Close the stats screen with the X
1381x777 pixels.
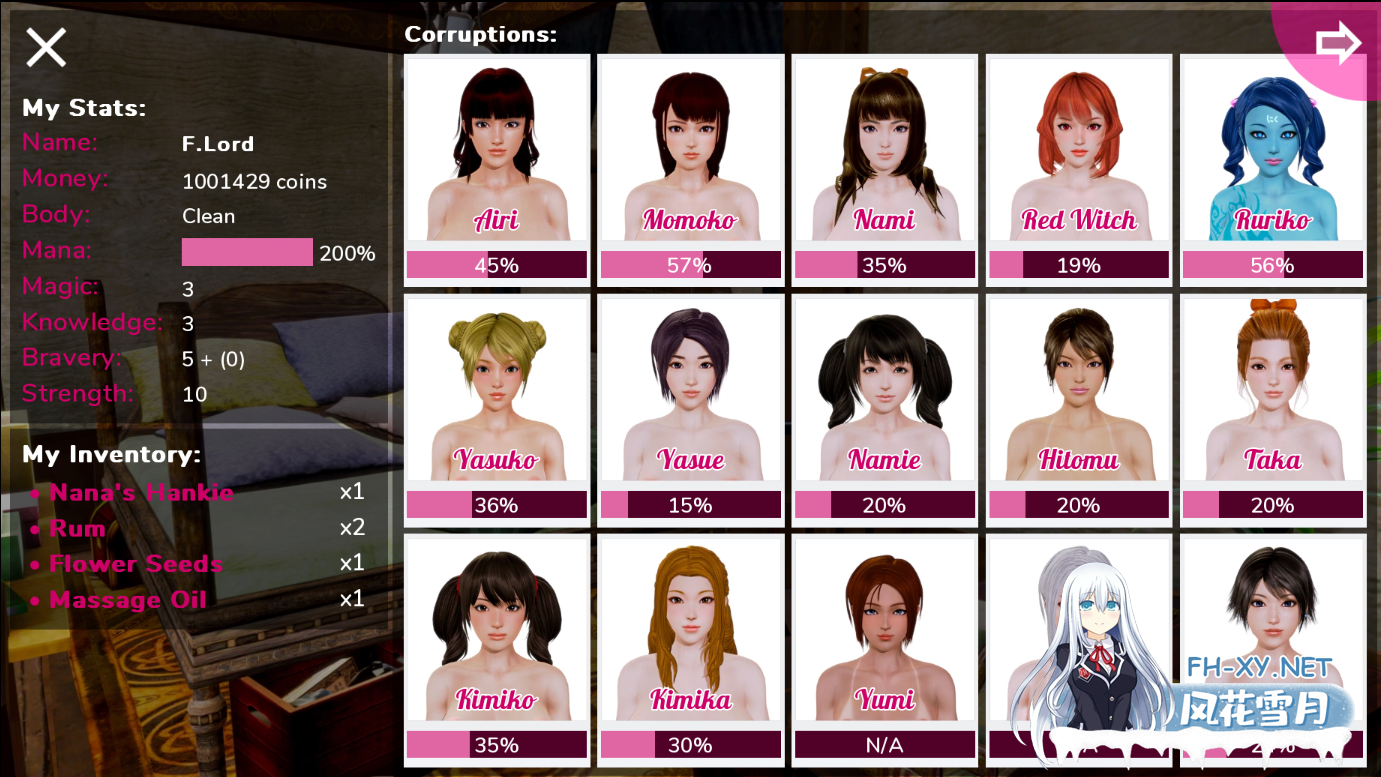coord(46,47)
